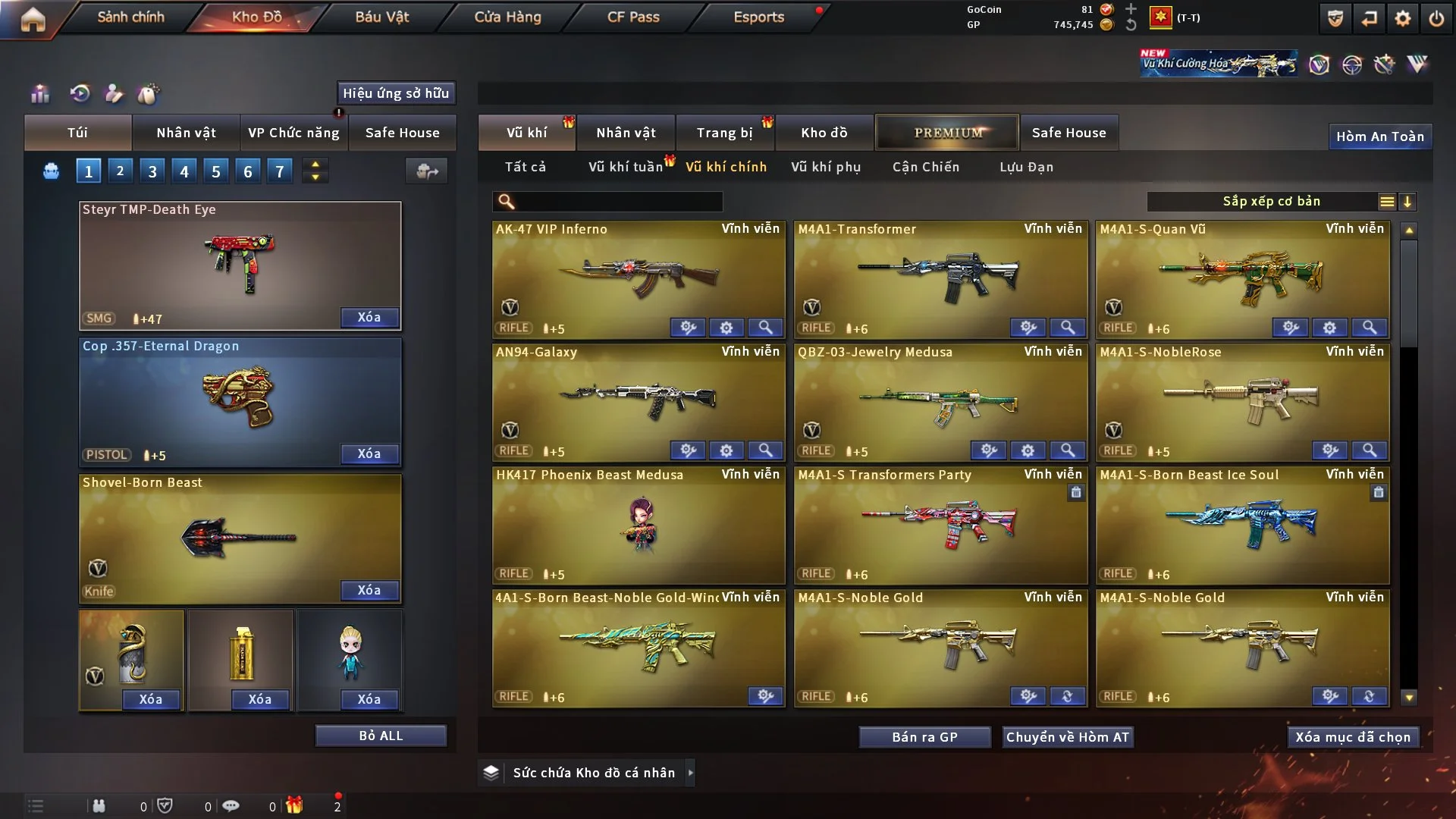1456x819 pixels.
Task: Click the Bán ra GP button
Action: pos(924,737)
